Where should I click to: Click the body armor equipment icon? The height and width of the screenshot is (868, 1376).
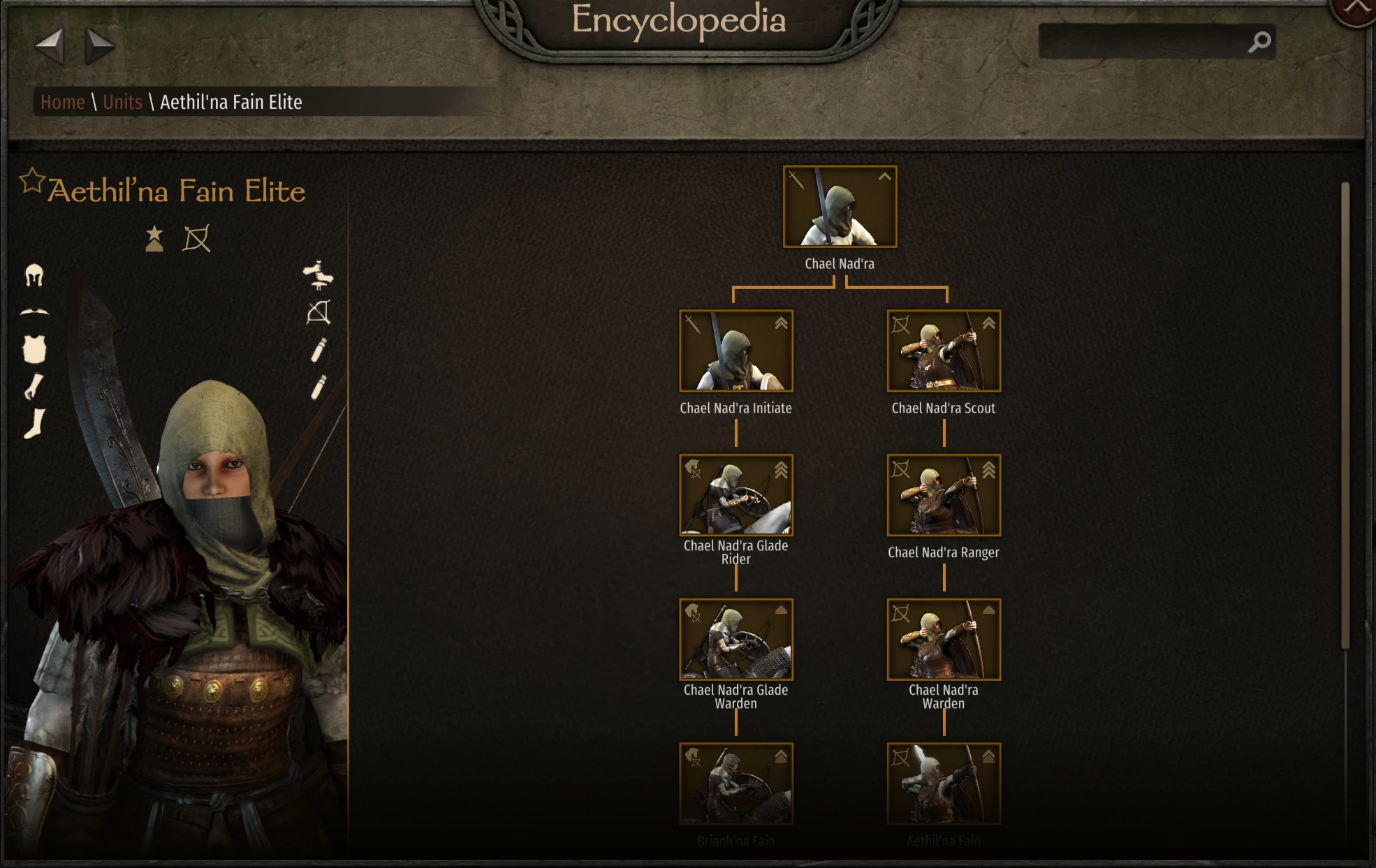point(34,349)
